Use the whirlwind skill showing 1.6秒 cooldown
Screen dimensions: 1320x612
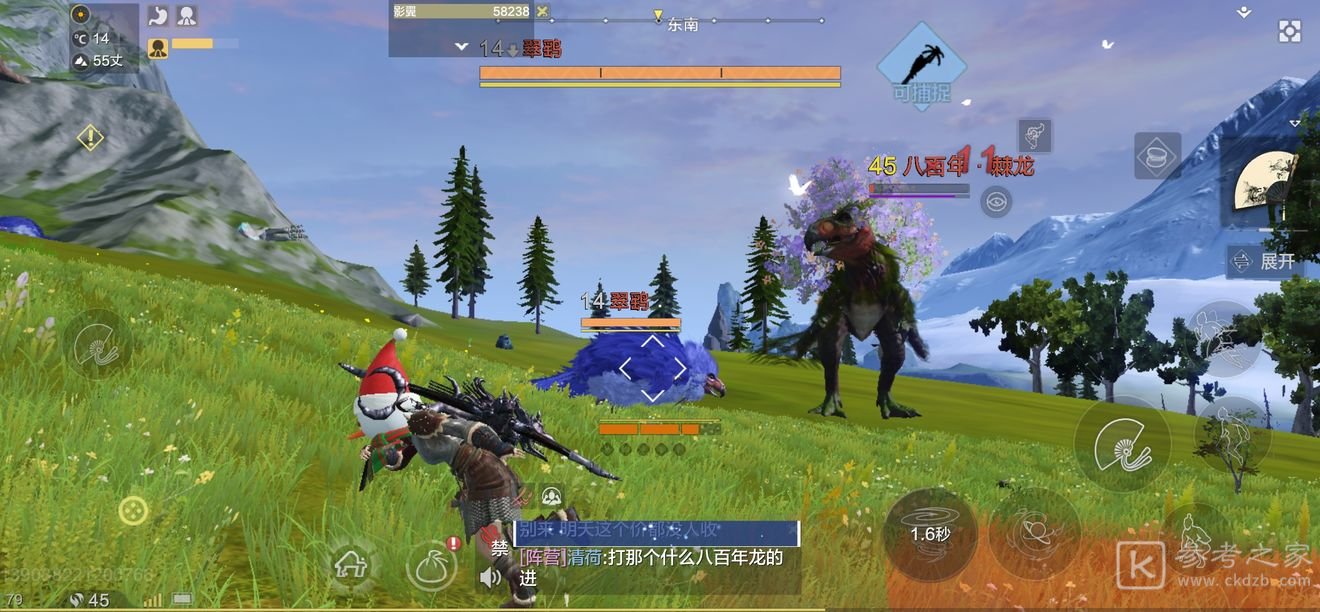pos(930,533)
